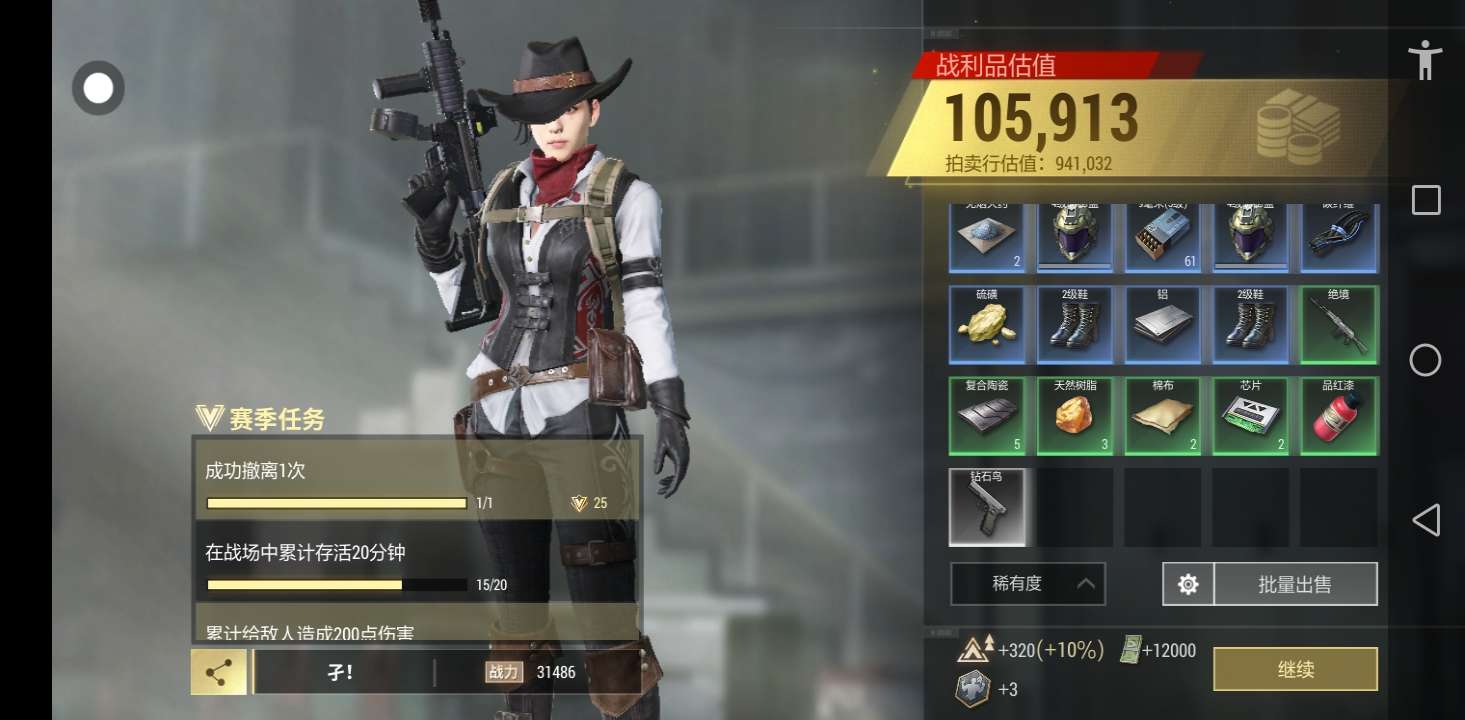Viewport: 1465px width, 720px height.
Task: Select the 芯片 chip item
Action: pos(1251,416)
